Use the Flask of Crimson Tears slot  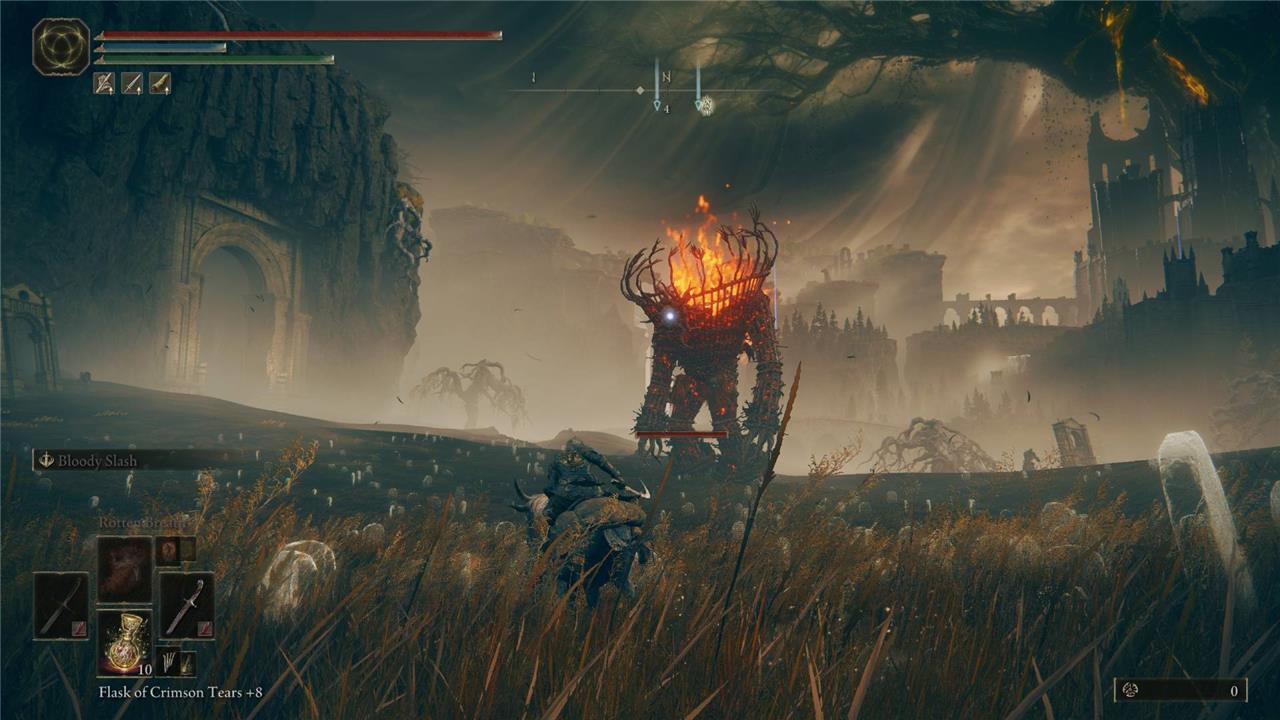[124, 642]
